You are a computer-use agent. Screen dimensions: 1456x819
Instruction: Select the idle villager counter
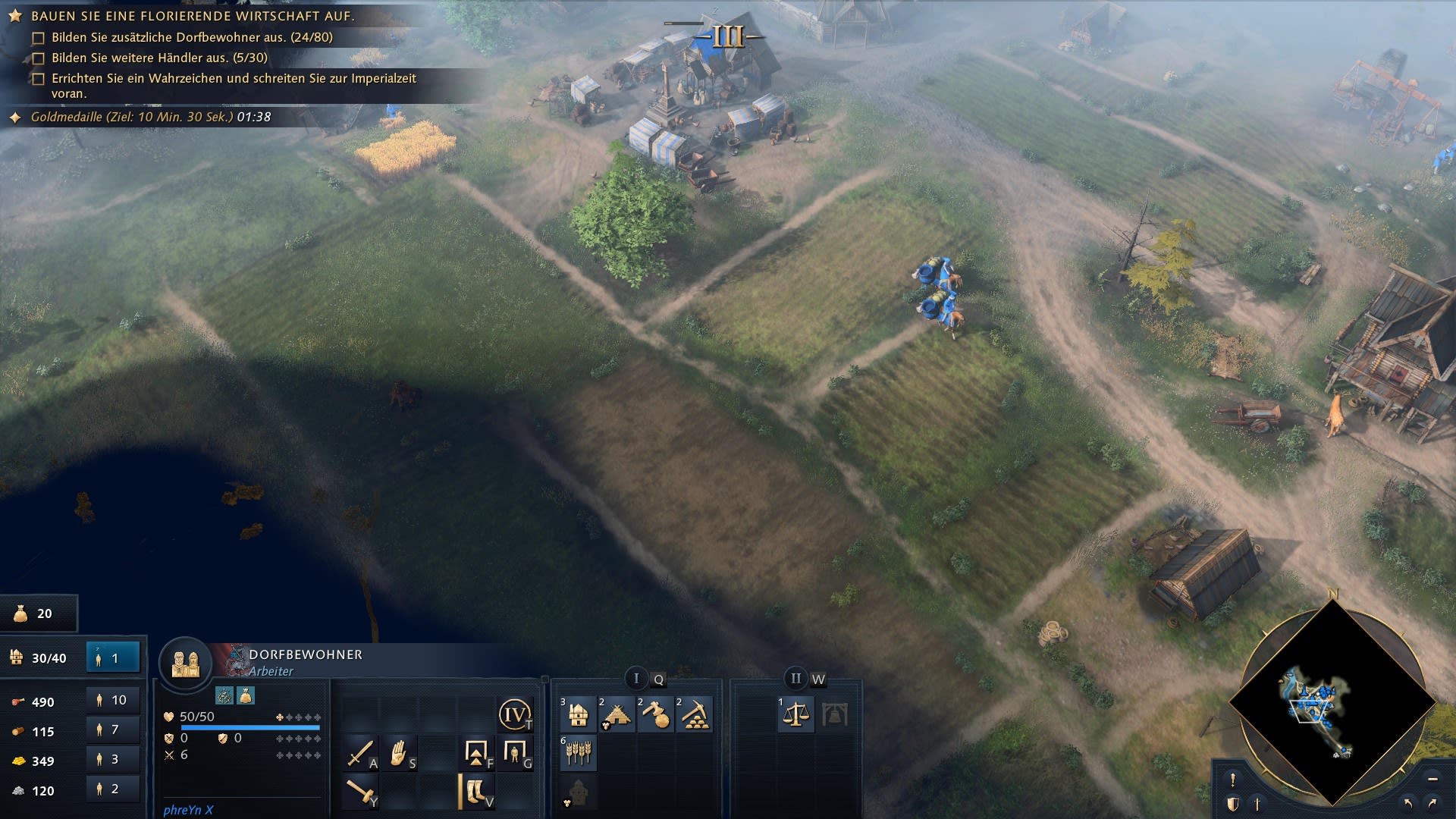click(x=113, y=658)
